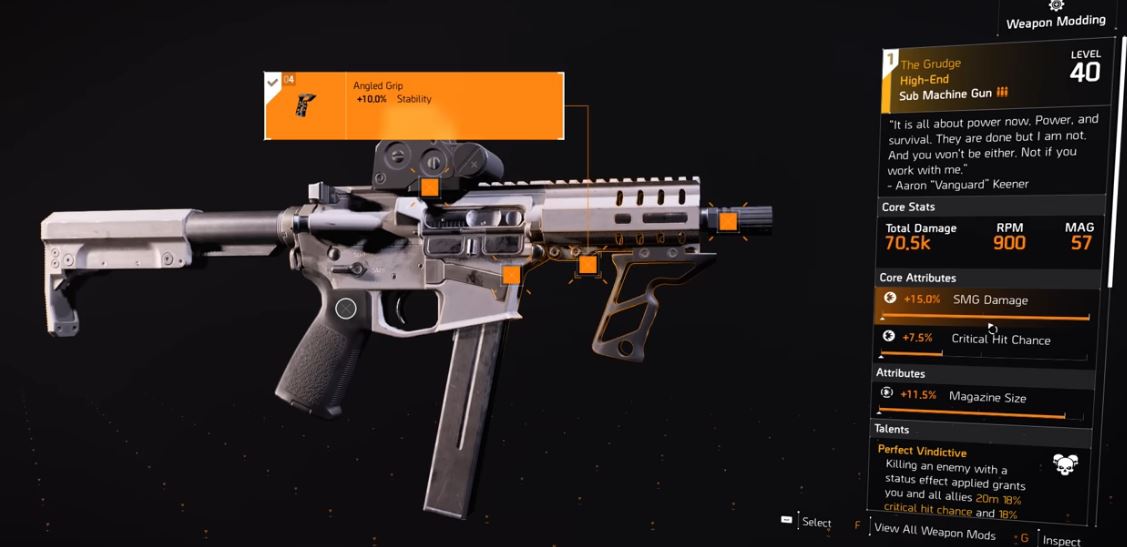Select the magazine mod slot marker
Viewport: 1127px width, 547px height.
[511, 274]
